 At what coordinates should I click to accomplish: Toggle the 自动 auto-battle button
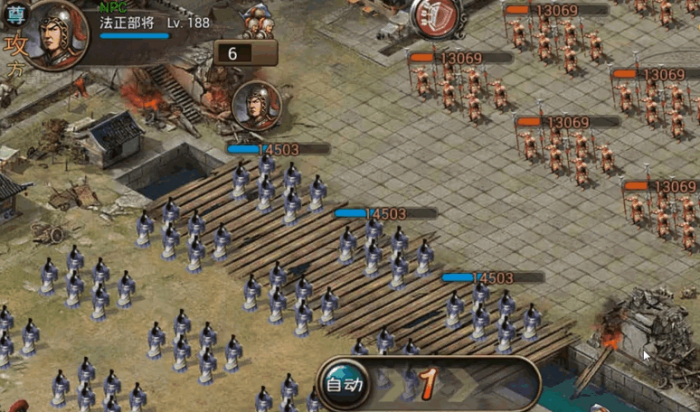pyautogui.click(x=346, y=383)
